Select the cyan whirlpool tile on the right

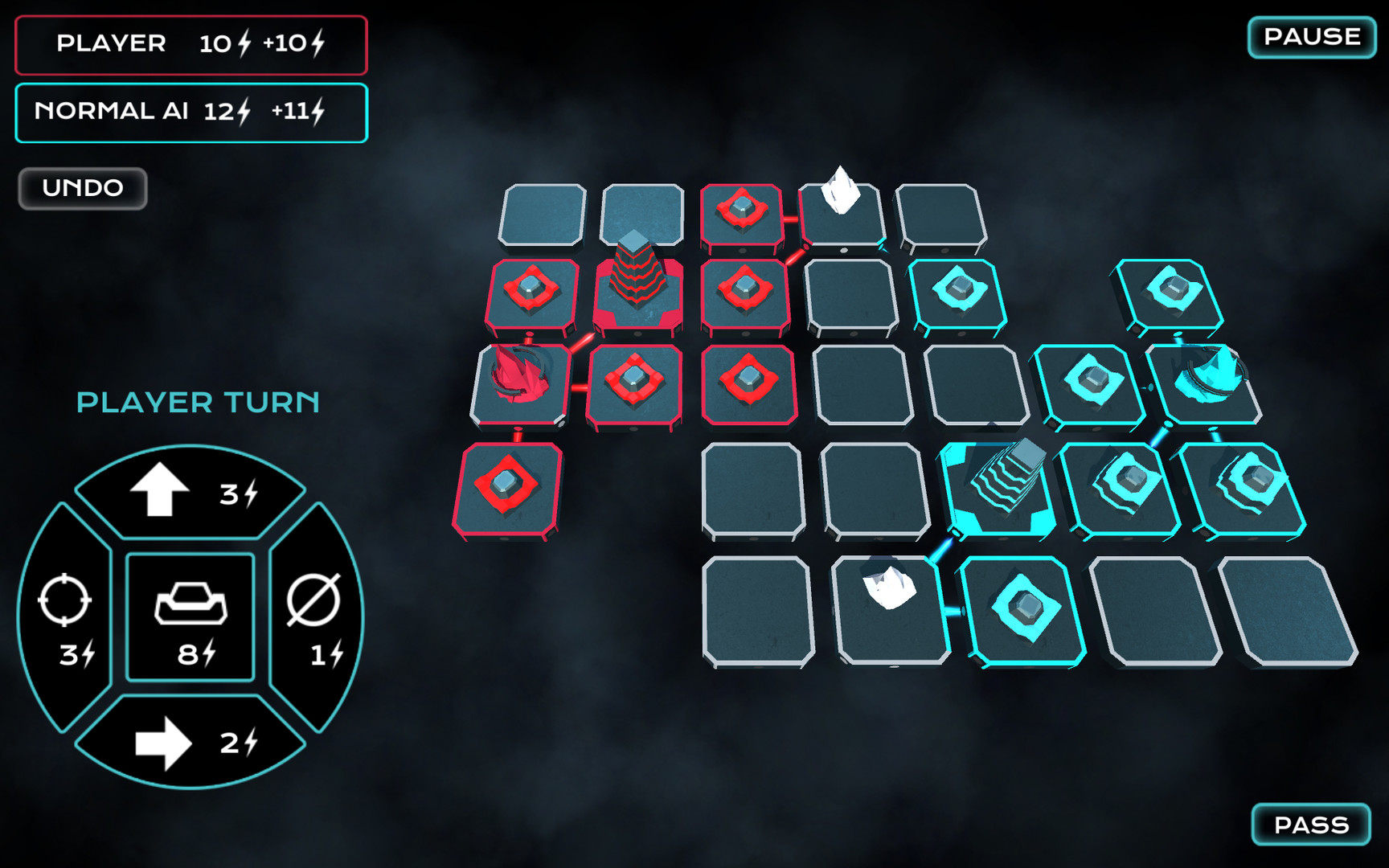tap(1211, 378)
